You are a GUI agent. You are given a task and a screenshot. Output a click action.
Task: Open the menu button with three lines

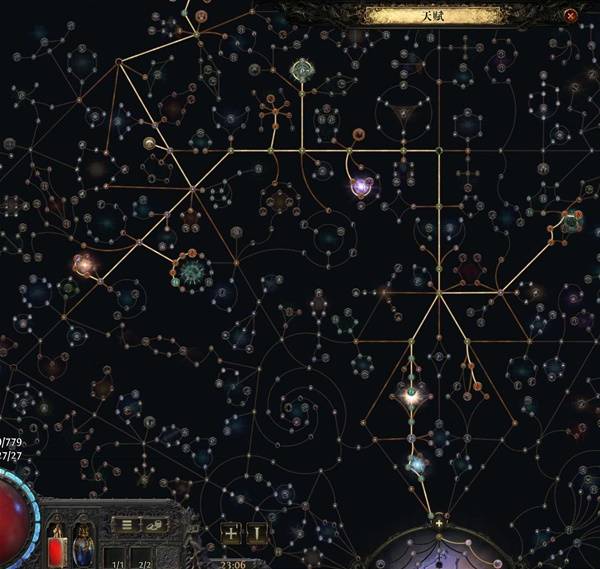(125, 525)
